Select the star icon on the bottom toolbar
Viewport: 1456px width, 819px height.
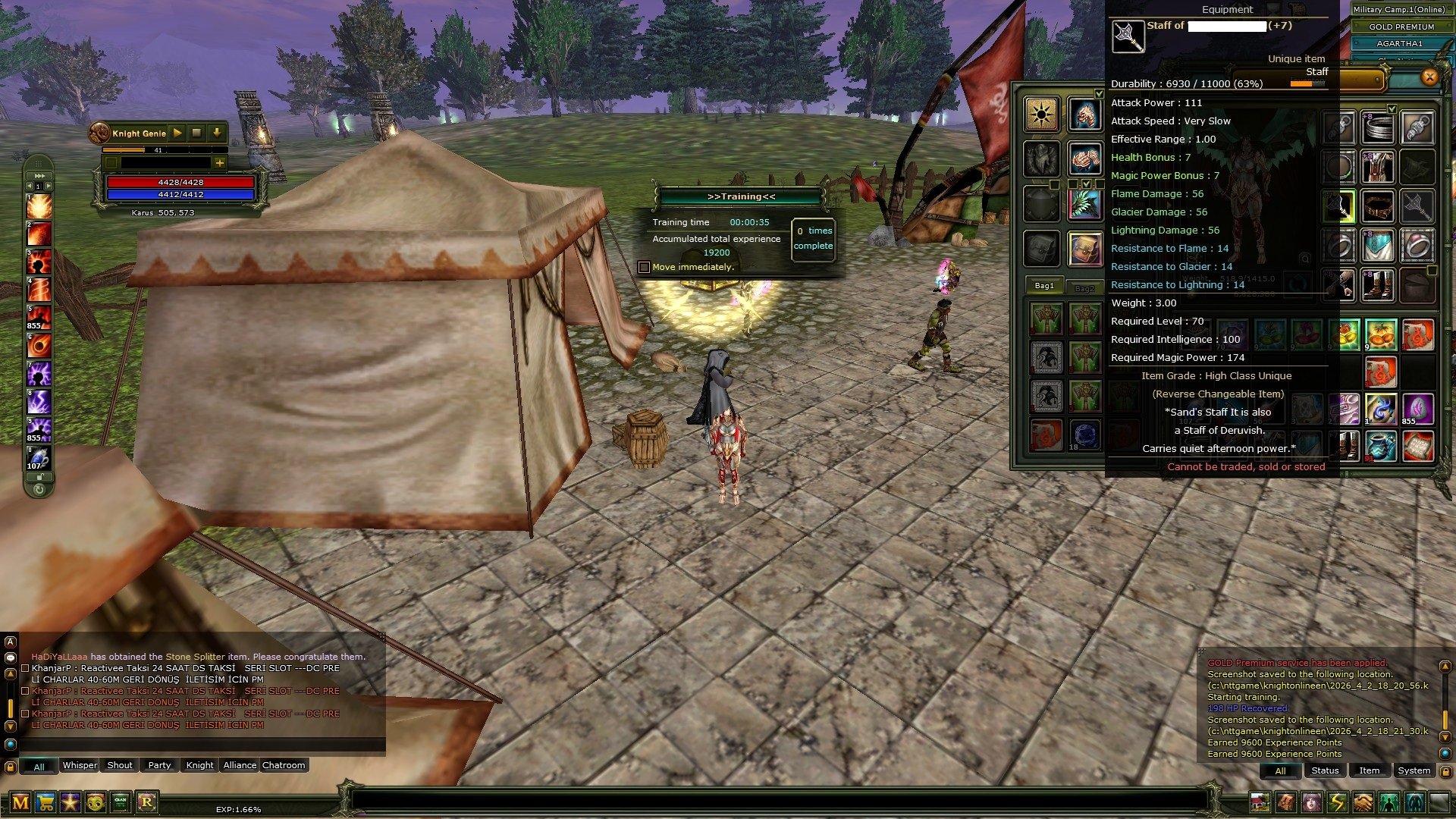[70, 804]
